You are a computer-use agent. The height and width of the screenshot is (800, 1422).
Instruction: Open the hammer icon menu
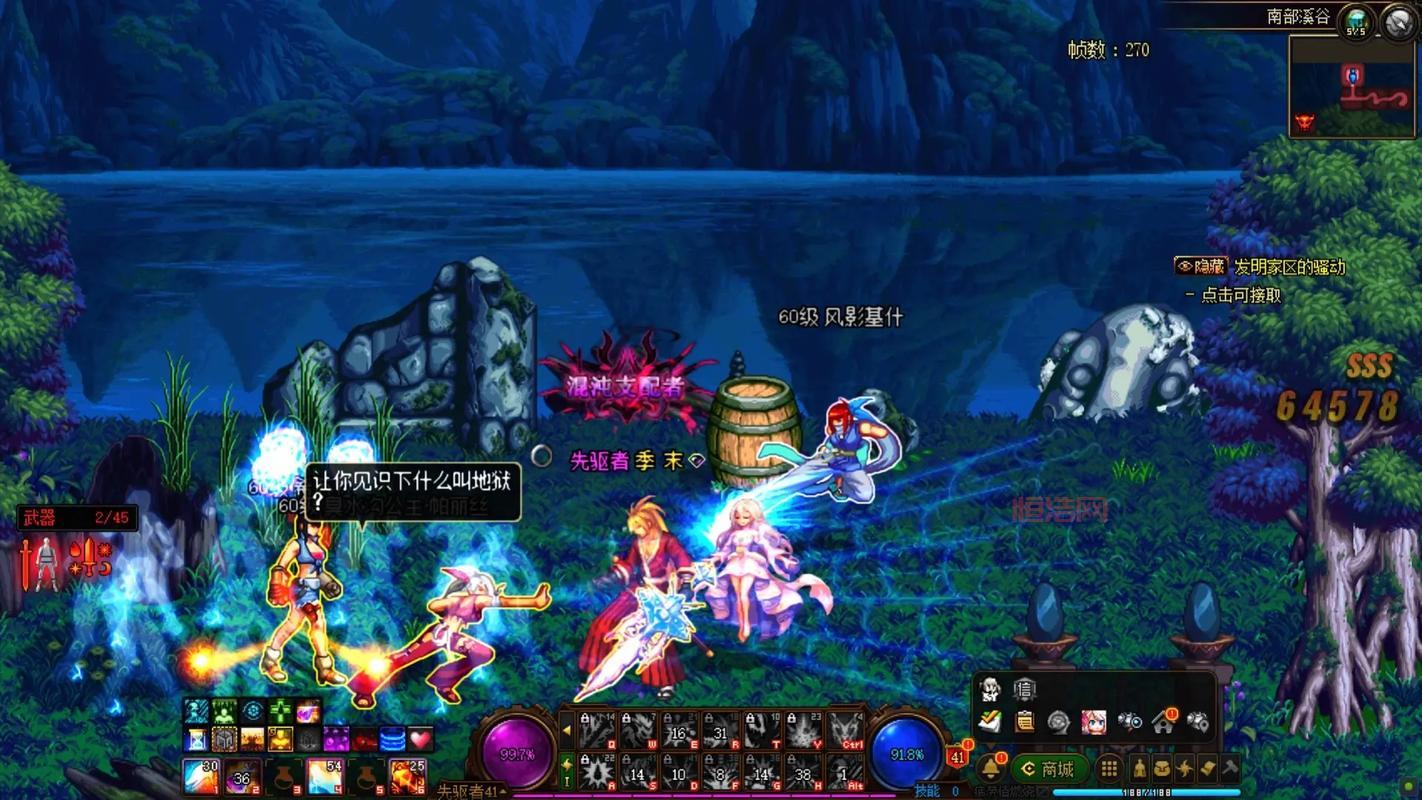(x=1229, y=769)
